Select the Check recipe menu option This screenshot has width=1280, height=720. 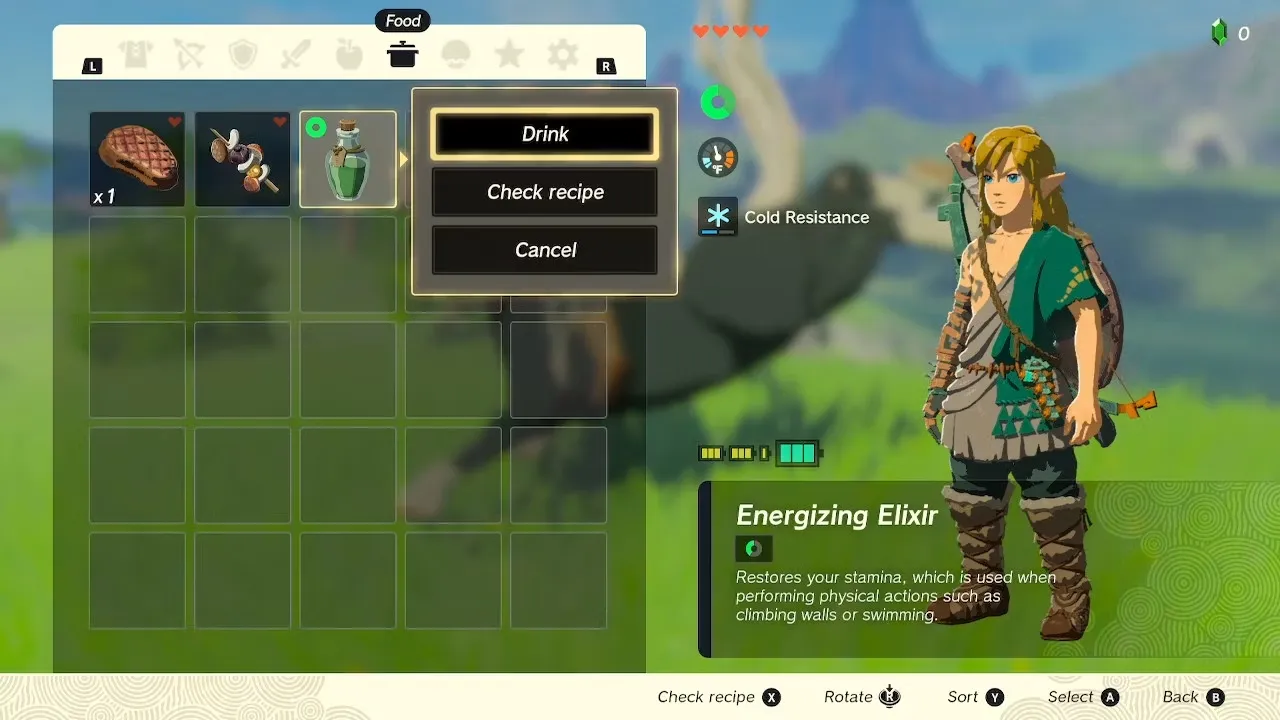(545, 192)
